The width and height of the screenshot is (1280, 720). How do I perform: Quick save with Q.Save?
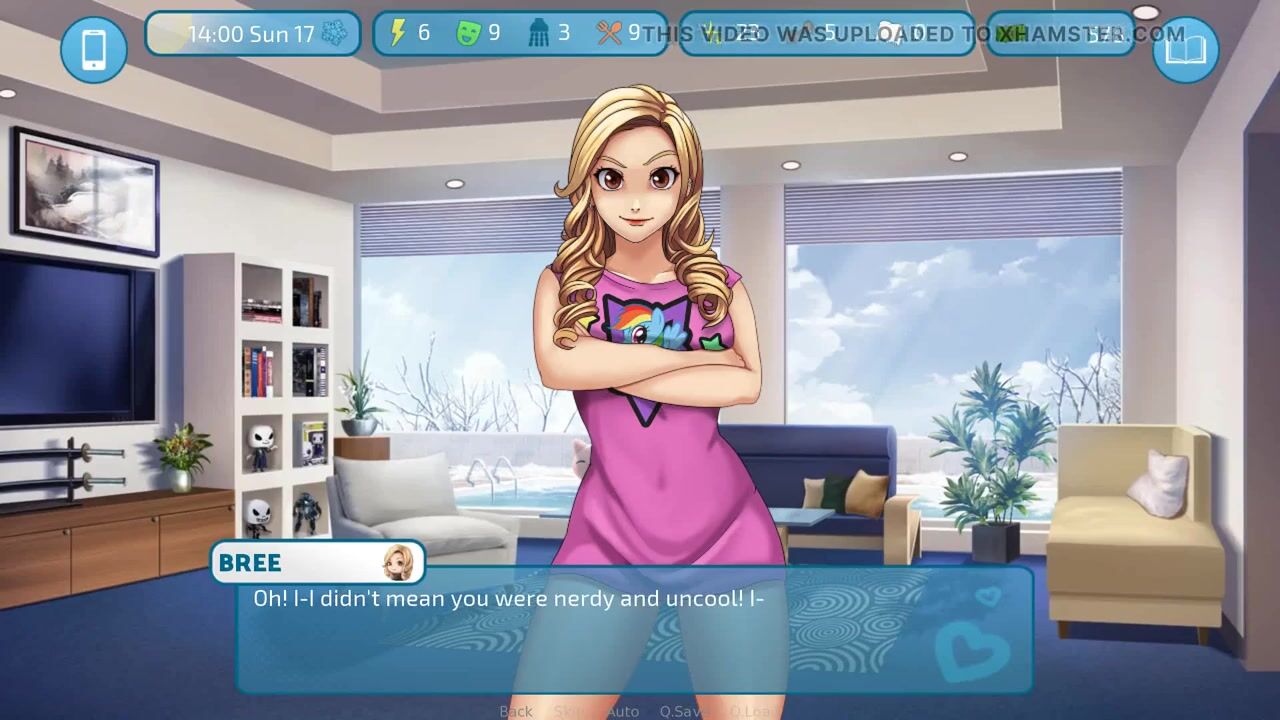point(684,711)
